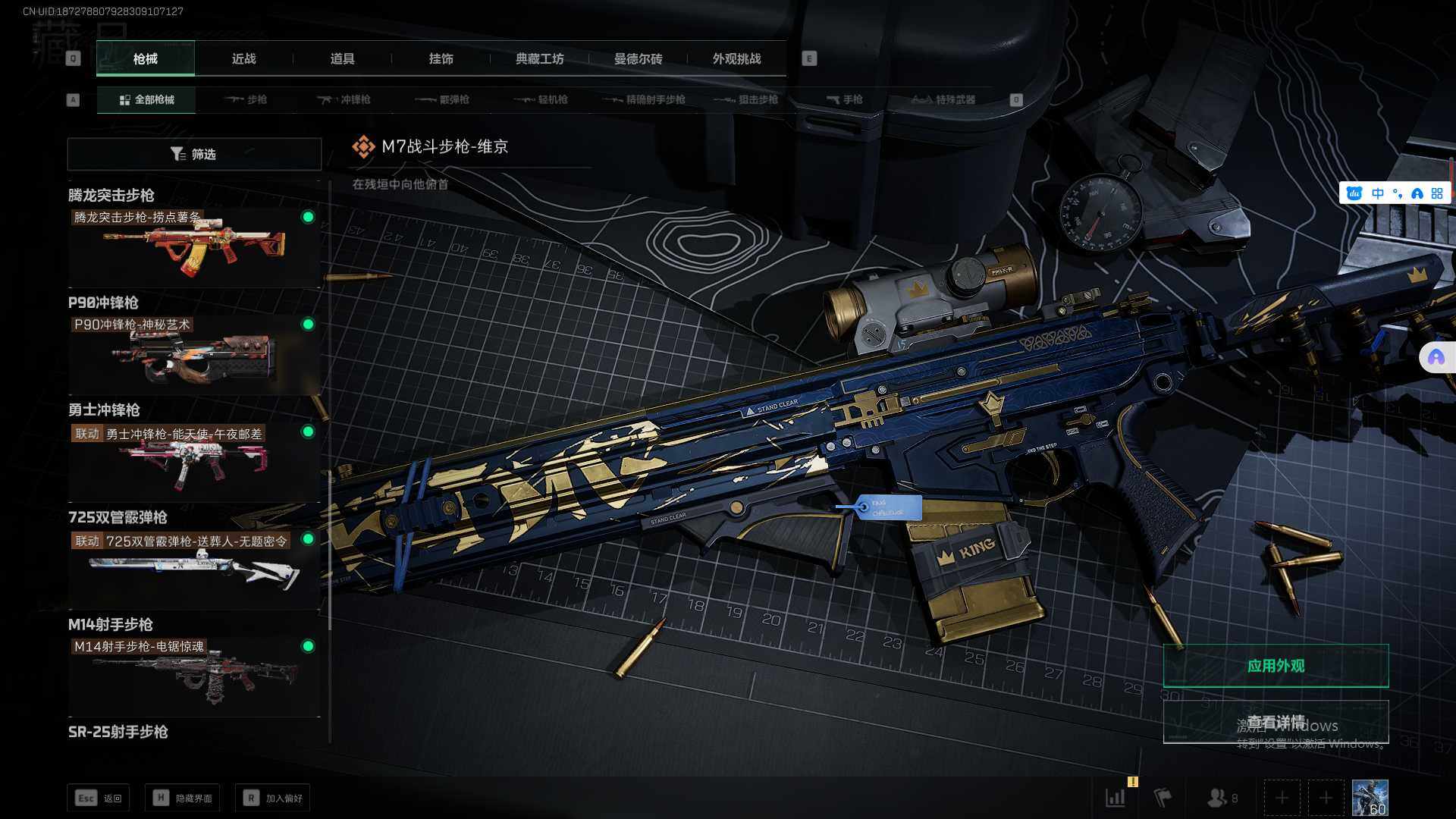Switch to the 外观挑战 tab
Screen dimensions: 1456x819
pyautogui.click(x=736, y=59)
